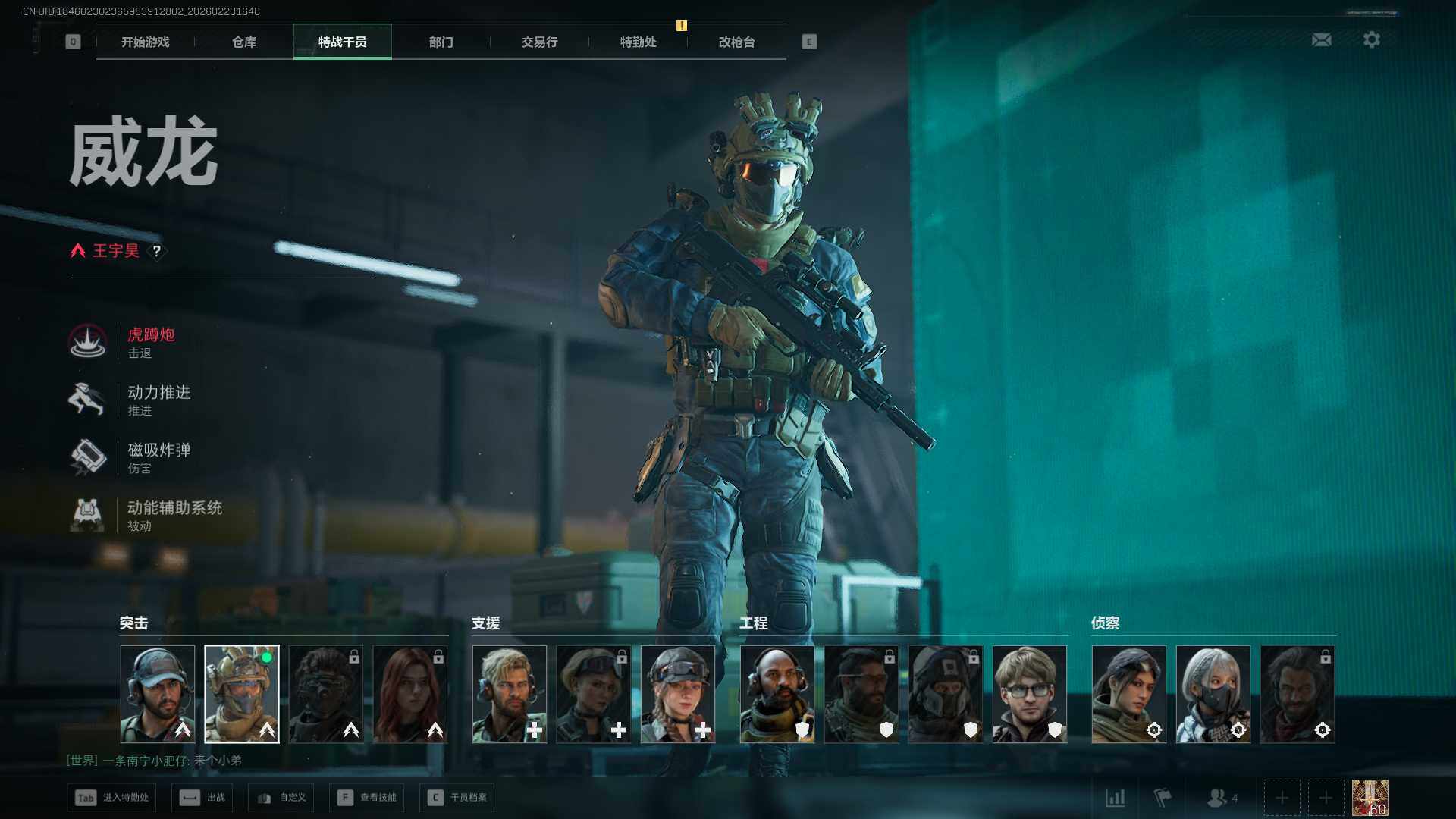
Task: Open the mail inbox envelope icon
Action: pyautogui.click(x=1321, y=39)
